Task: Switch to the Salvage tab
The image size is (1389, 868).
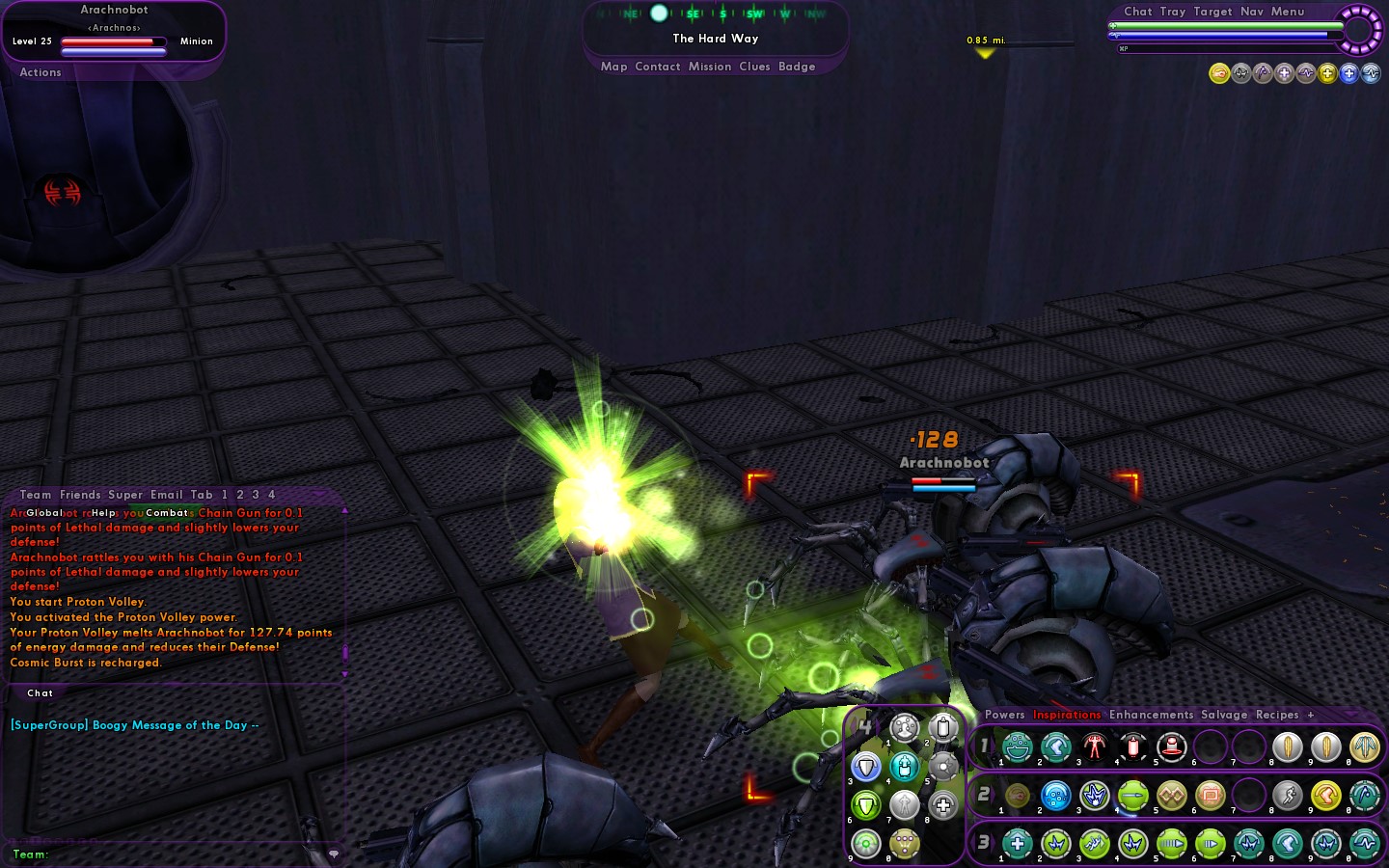Action: (1224, 715)
